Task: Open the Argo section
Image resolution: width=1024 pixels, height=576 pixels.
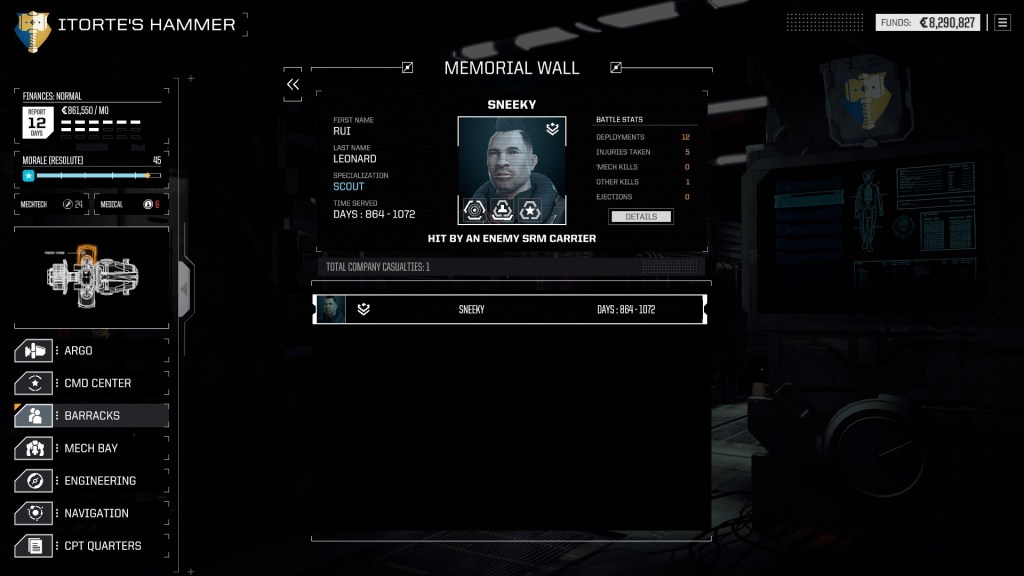Action: pos(90,351)
